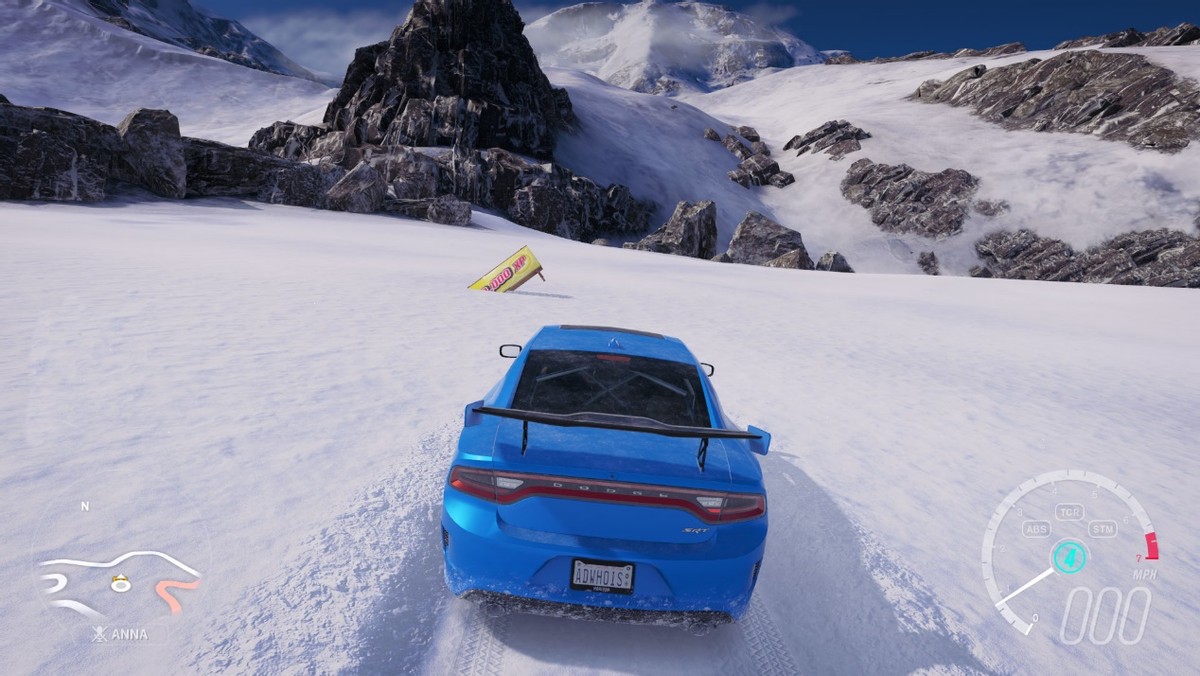Click the teal gear number indicator
This screenshot has height=676, width=1200.
(x=1069, y=555)
